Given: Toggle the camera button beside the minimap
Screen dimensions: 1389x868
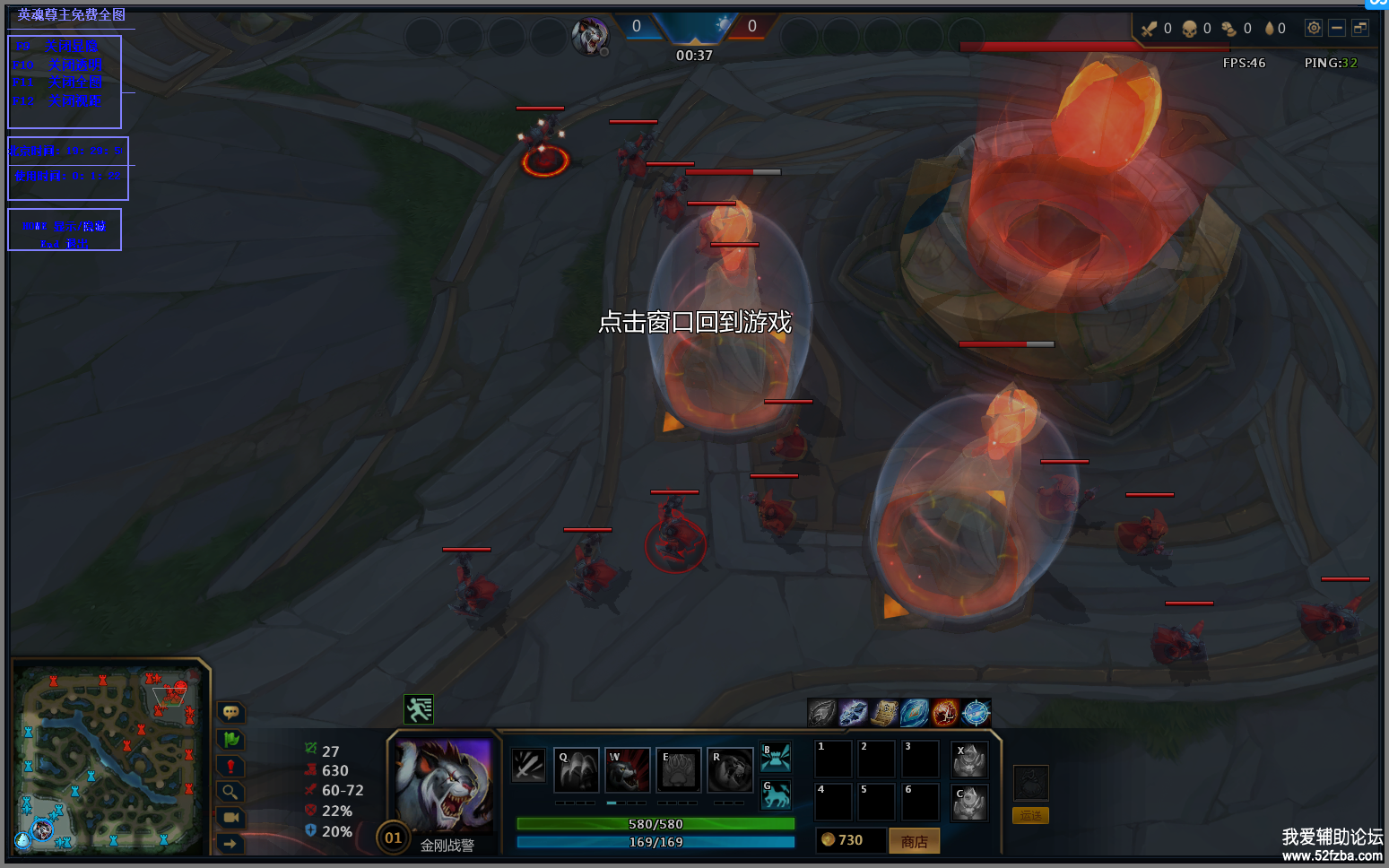Looking at the screenshot, I should tap(230, 817).
